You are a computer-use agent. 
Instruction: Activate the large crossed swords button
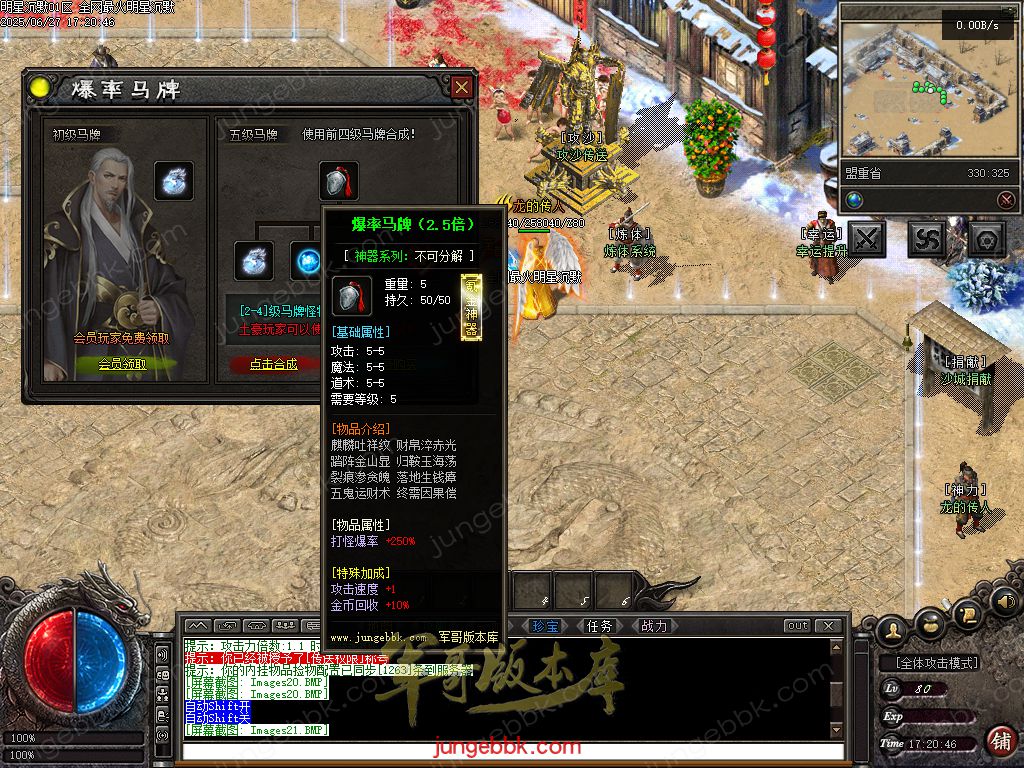(867, 239)
